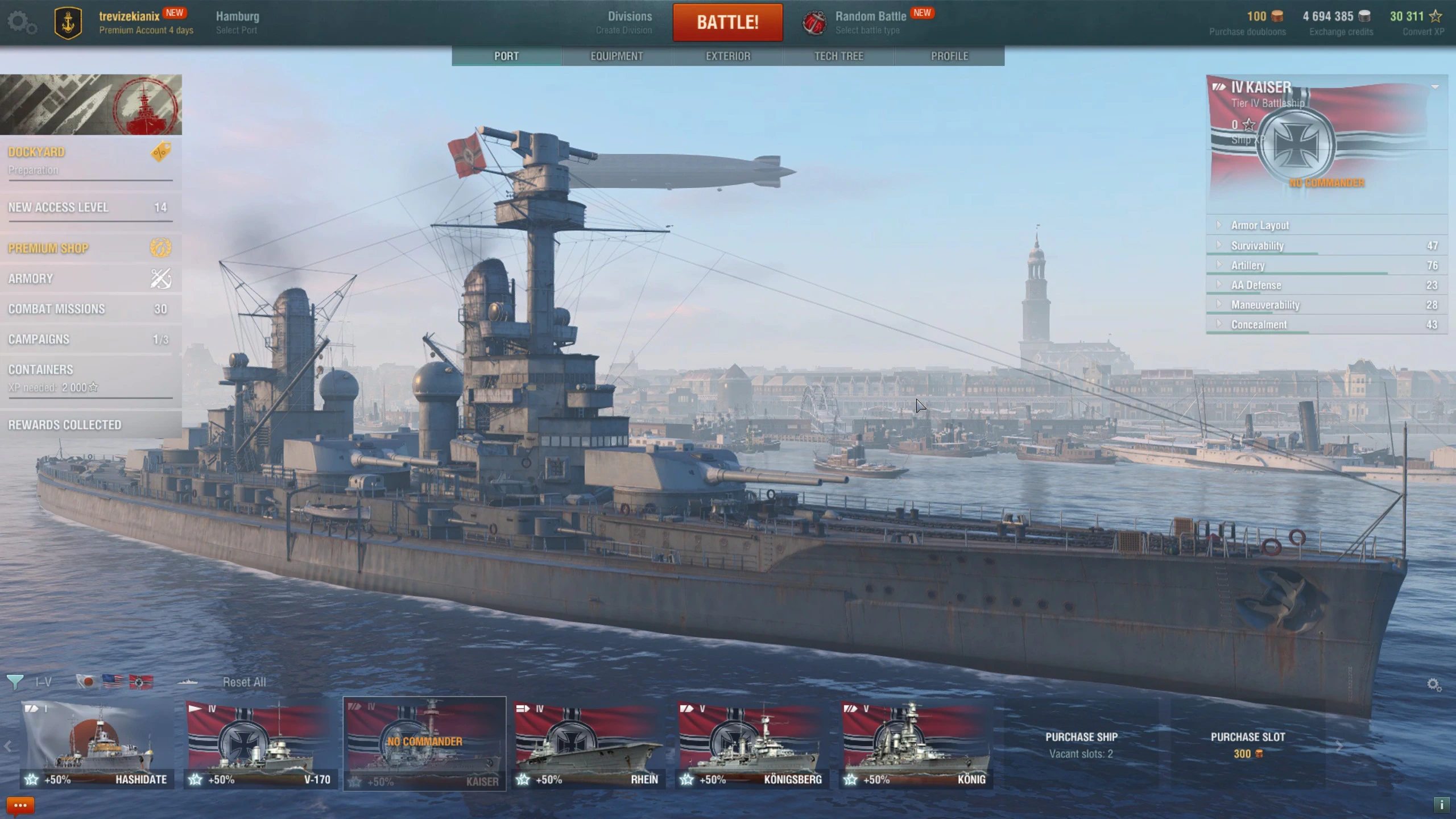Viewport: 1456px width, 819px height.
Task: Reset all ship carousel filters
Action: point(244,682)
